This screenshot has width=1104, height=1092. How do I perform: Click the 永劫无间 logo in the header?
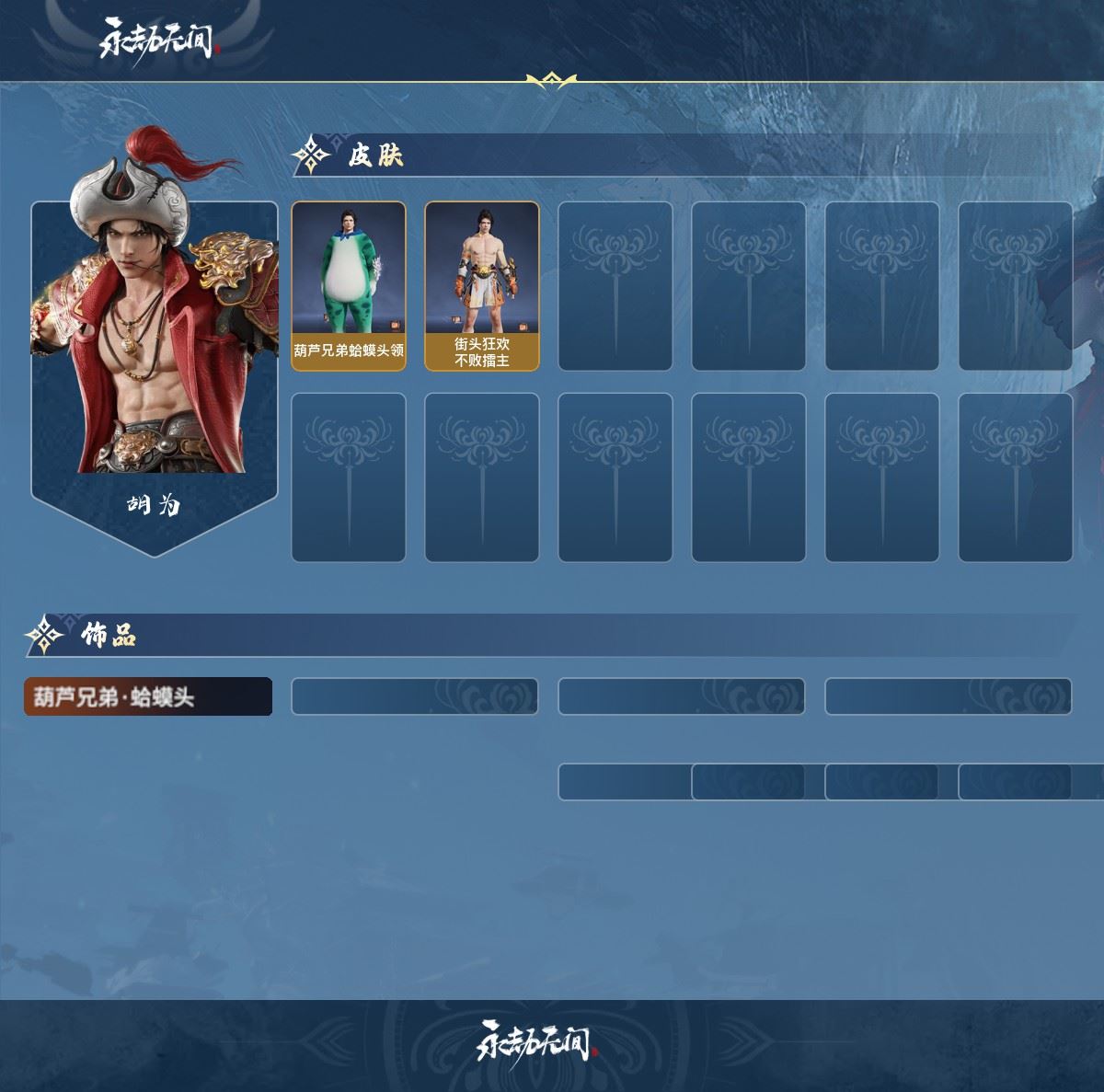click(x=157, y=40)
